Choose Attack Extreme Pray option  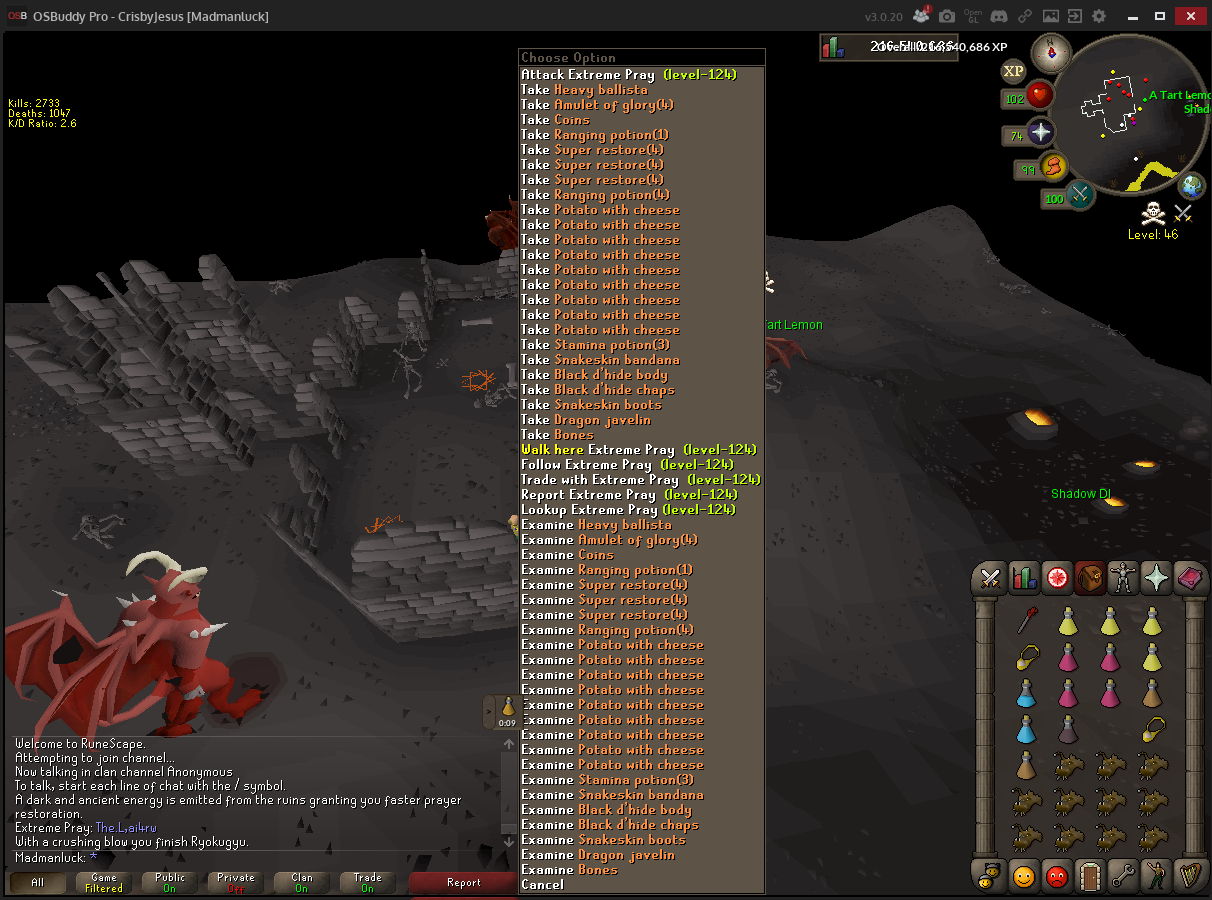coord(628,75)
